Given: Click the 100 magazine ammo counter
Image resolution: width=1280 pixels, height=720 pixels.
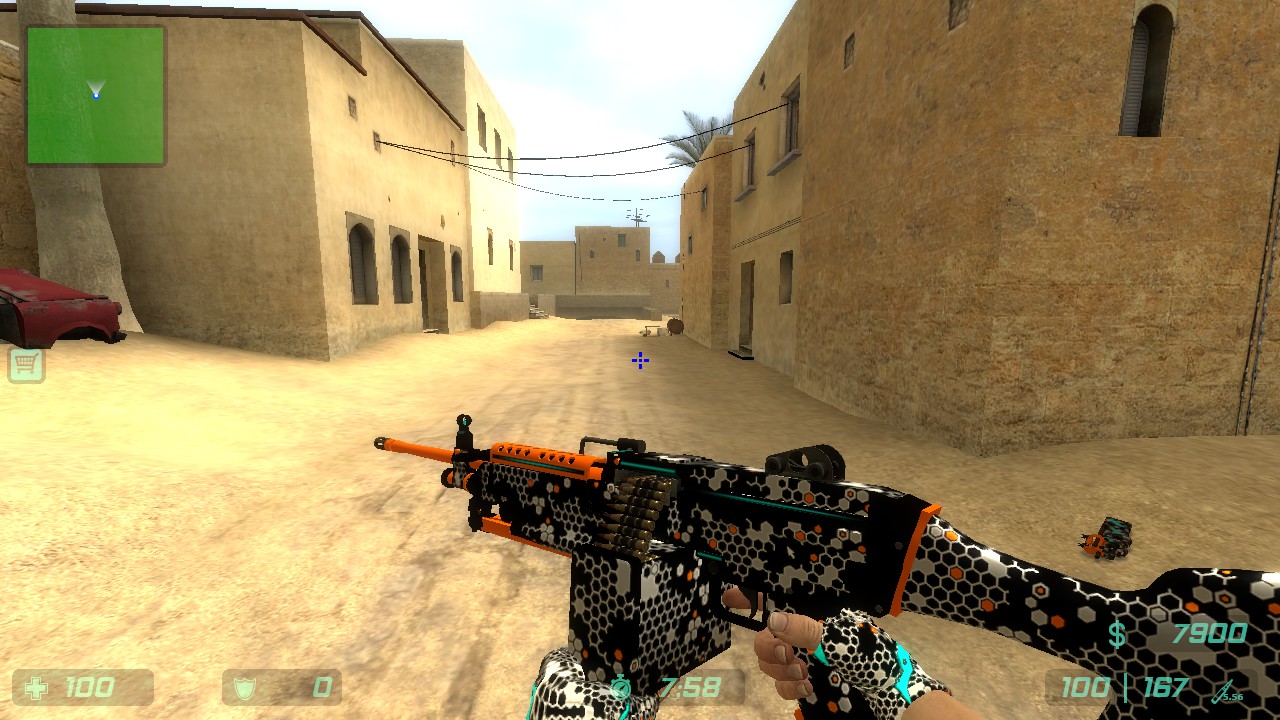Looking at the screenshot, I should (x=1084, y=688).
